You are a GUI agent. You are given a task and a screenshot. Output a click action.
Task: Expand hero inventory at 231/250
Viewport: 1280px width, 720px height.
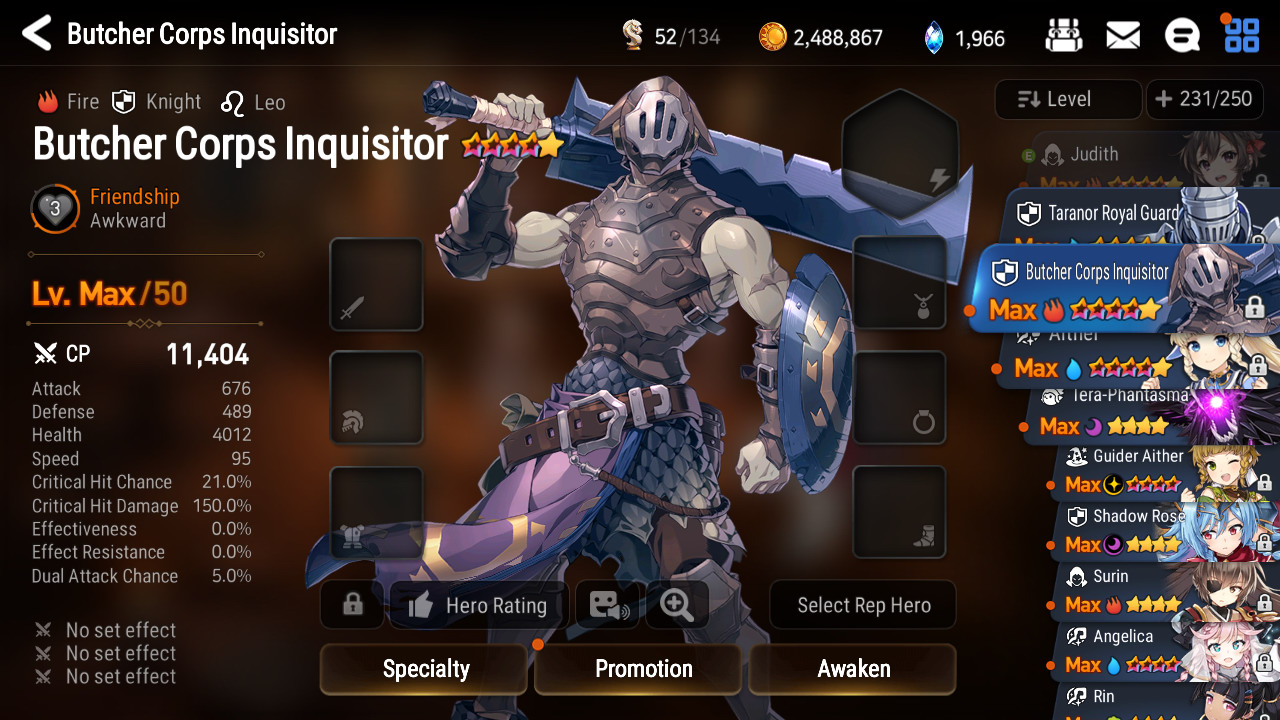coord(1204,99)
